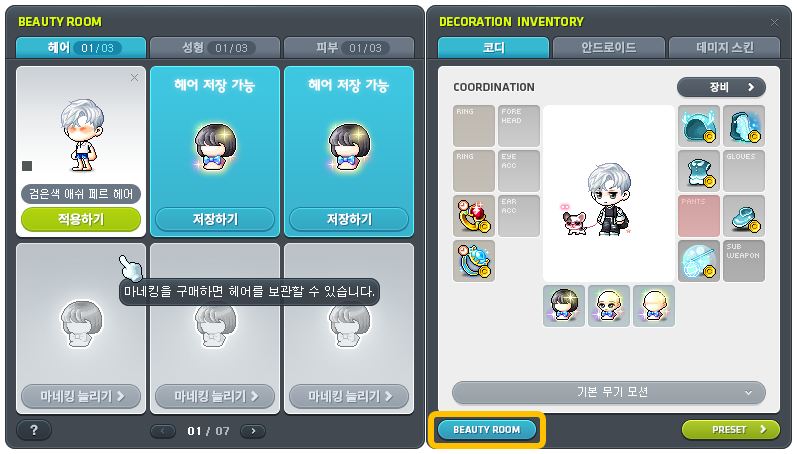This screenshot has width=797, height=454.
Task: Switch to the 안드로이드 tab
Action: coord(608,47)
